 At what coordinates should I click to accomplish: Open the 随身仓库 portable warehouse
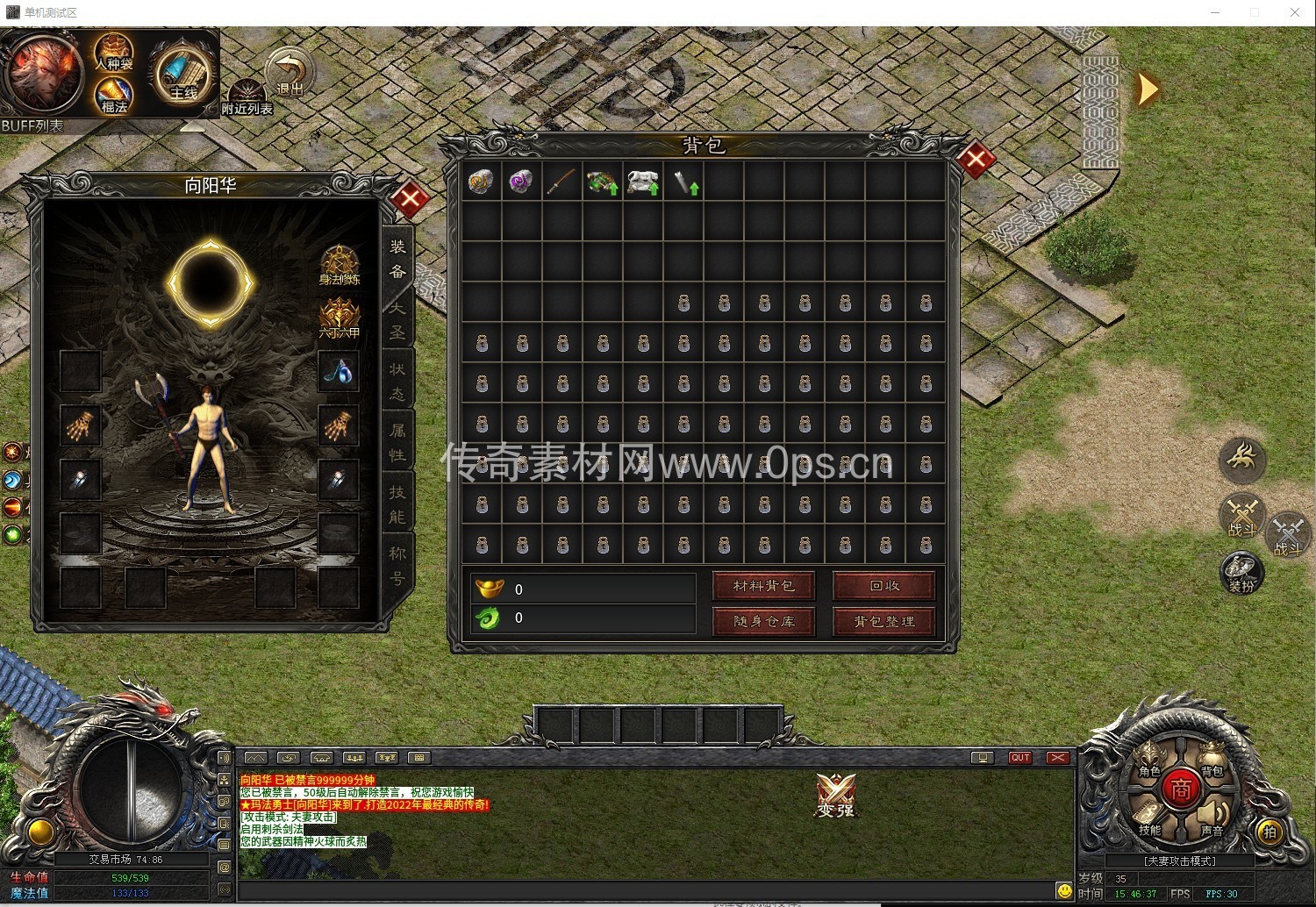point(763,621)
